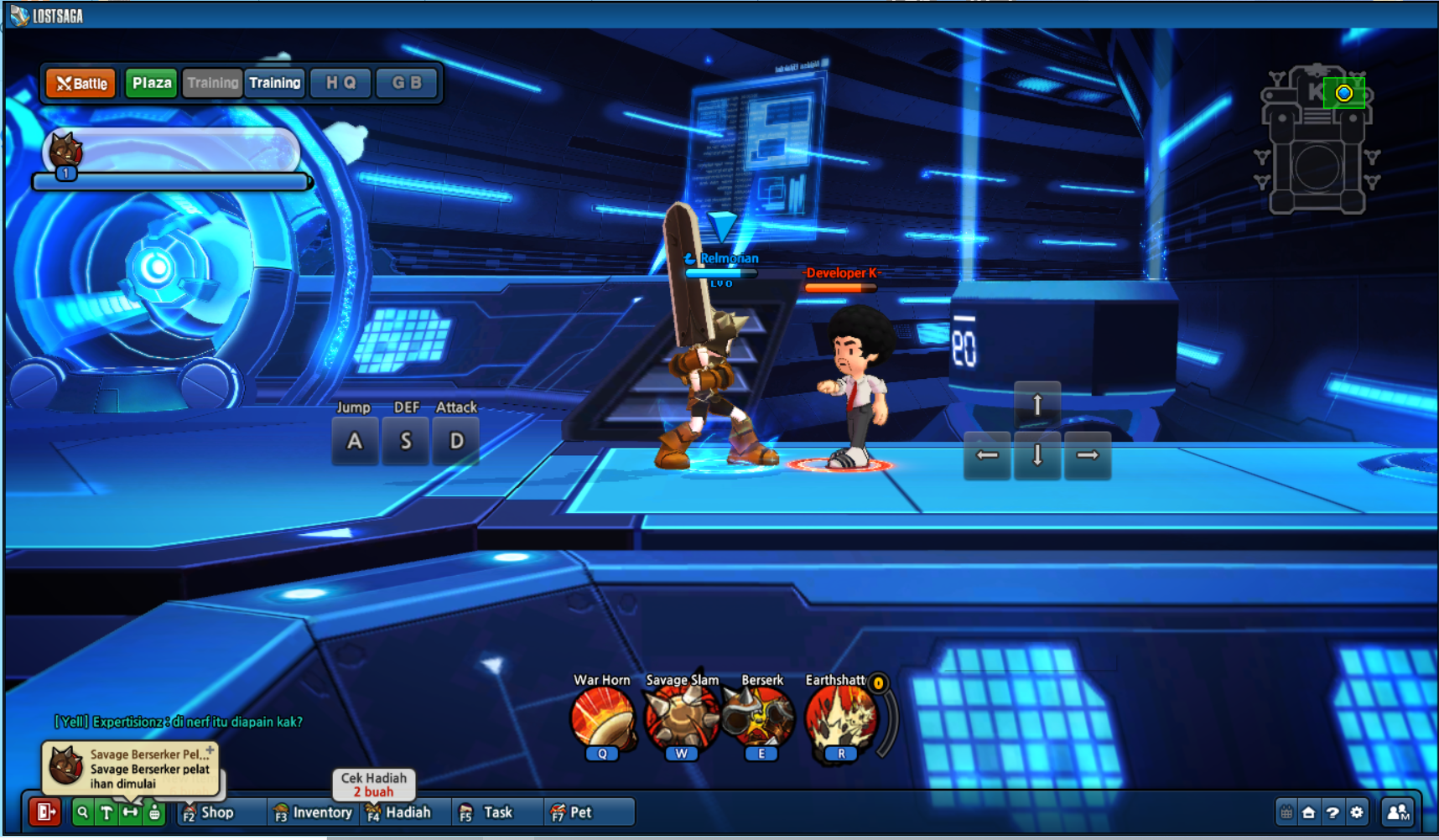
Task: Open the Battle mode tab
Action: (81, 83)
